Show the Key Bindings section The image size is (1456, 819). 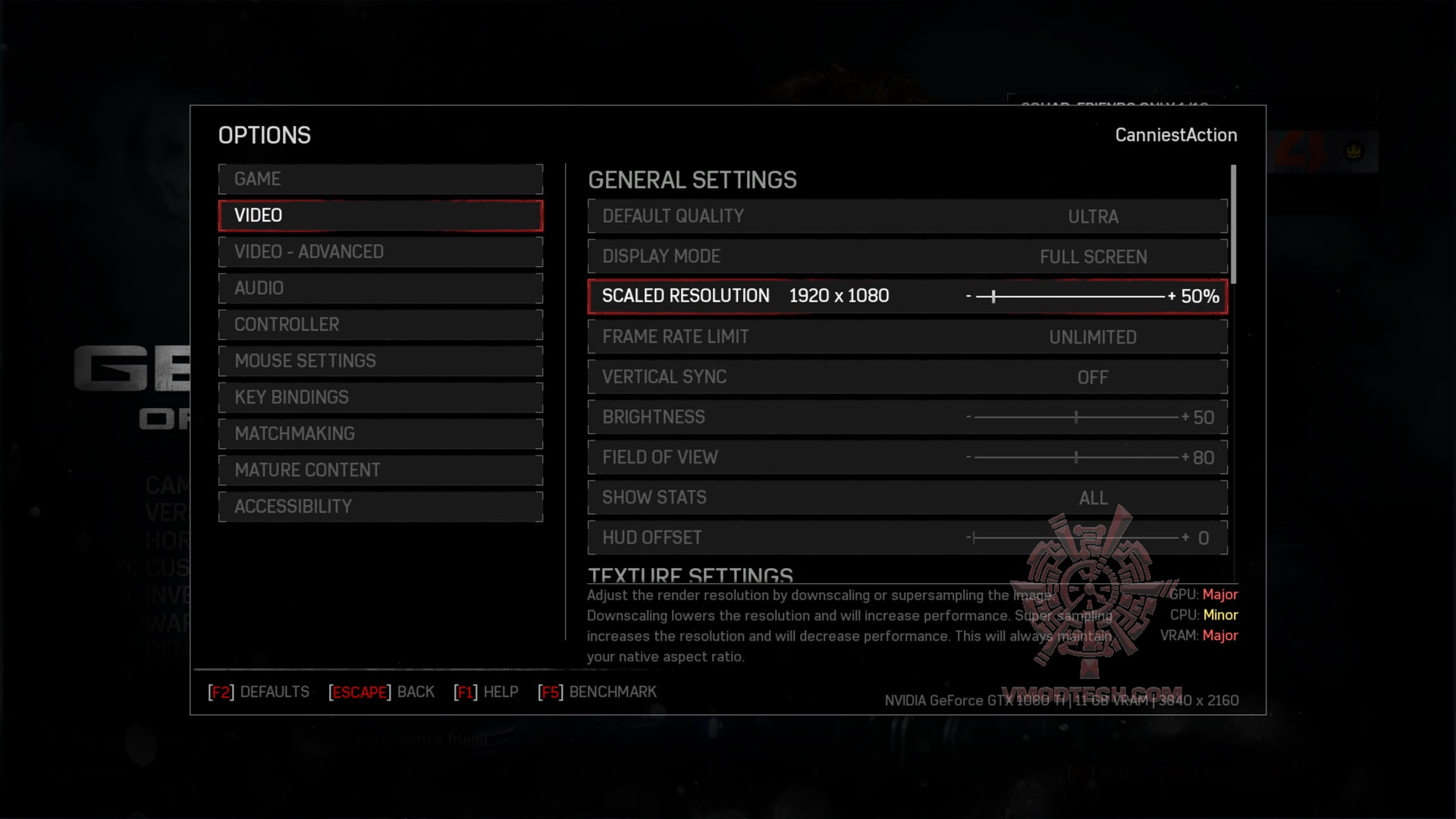coord(380,397)
